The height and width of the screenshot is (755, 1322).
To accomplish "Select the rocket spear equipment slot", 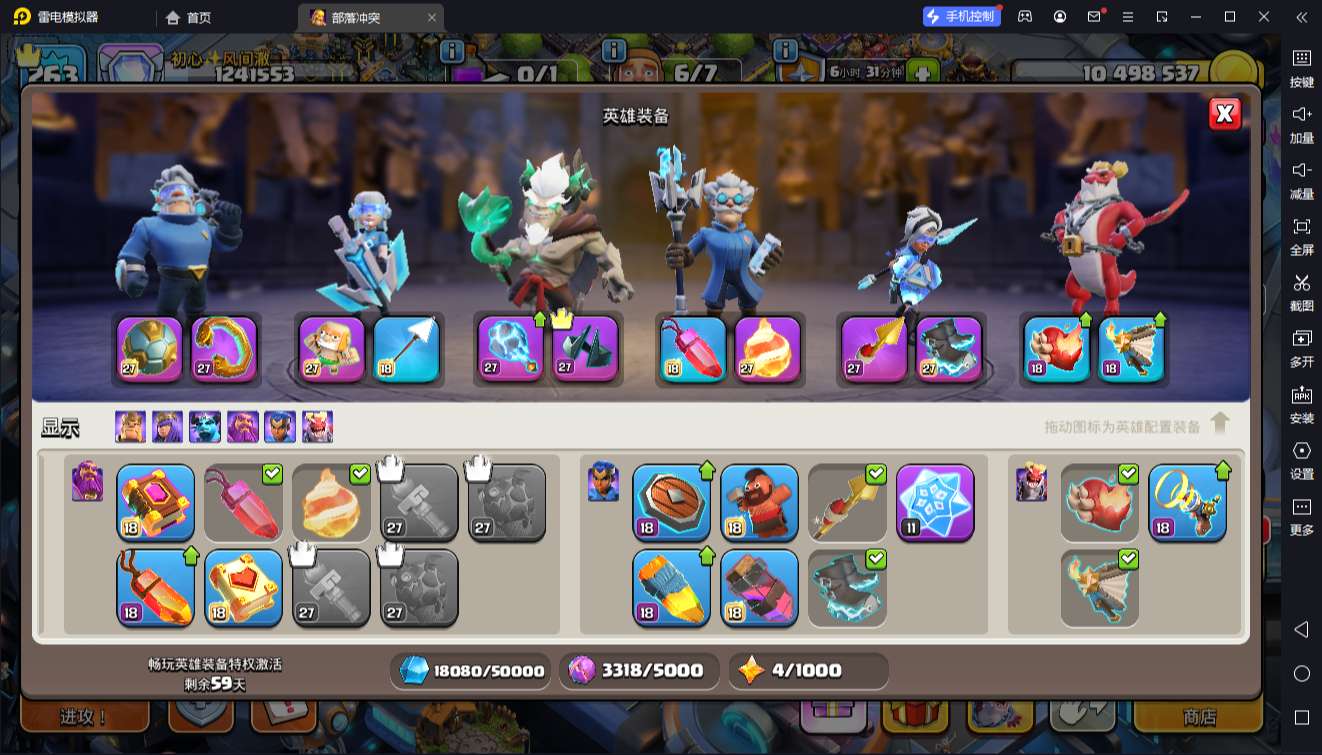I will 875,349.
